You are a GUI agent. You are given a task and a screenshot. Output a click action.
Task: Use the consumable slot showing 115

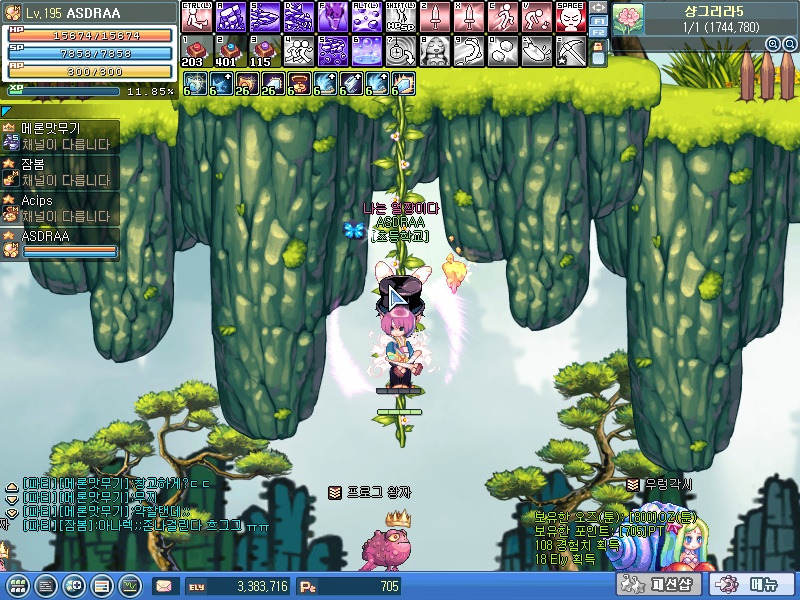[x=262, y=51]
